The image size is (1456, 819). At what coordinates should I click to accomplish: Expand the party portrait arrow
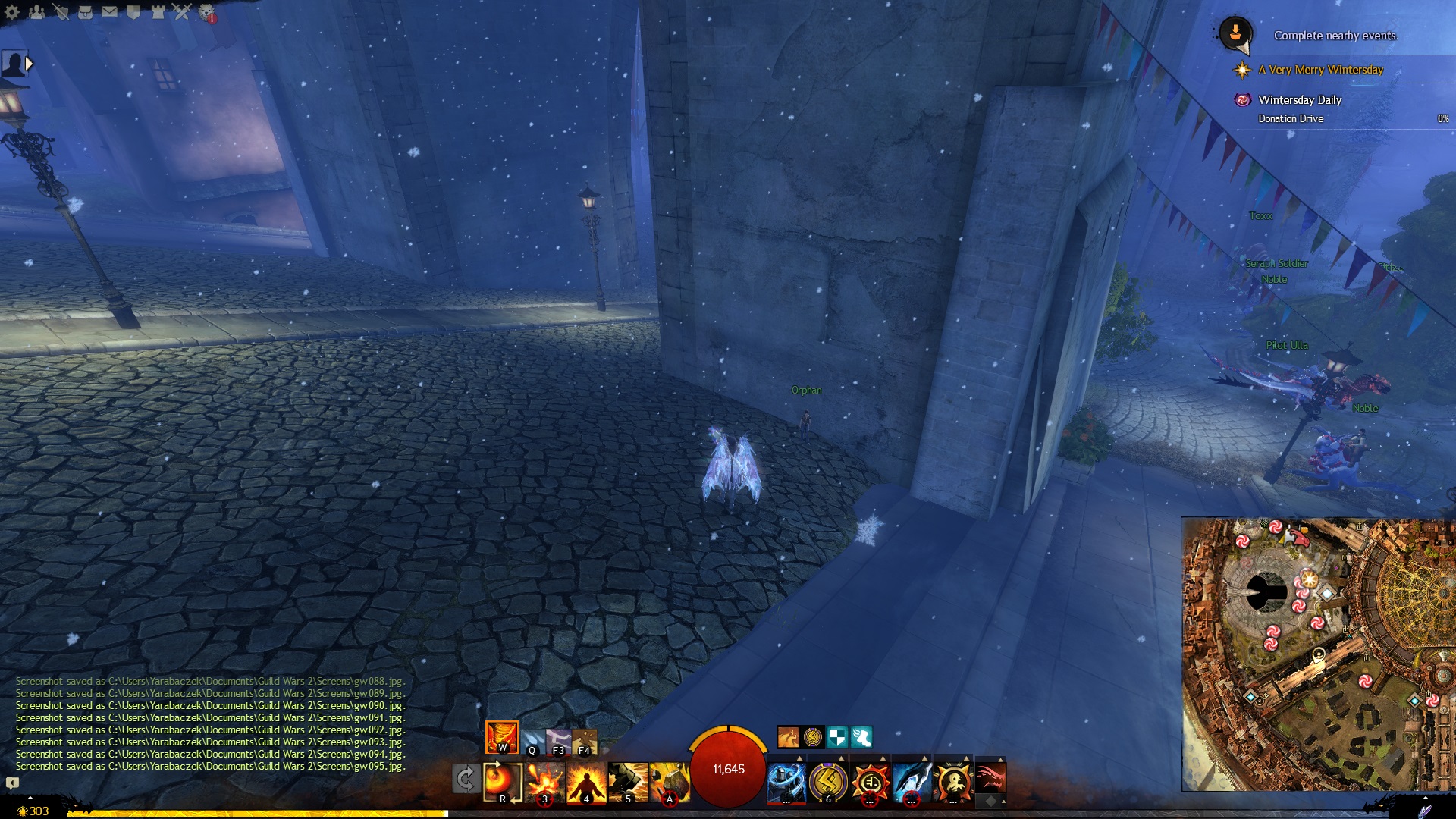pyautogui.click(x=29, y=64)
